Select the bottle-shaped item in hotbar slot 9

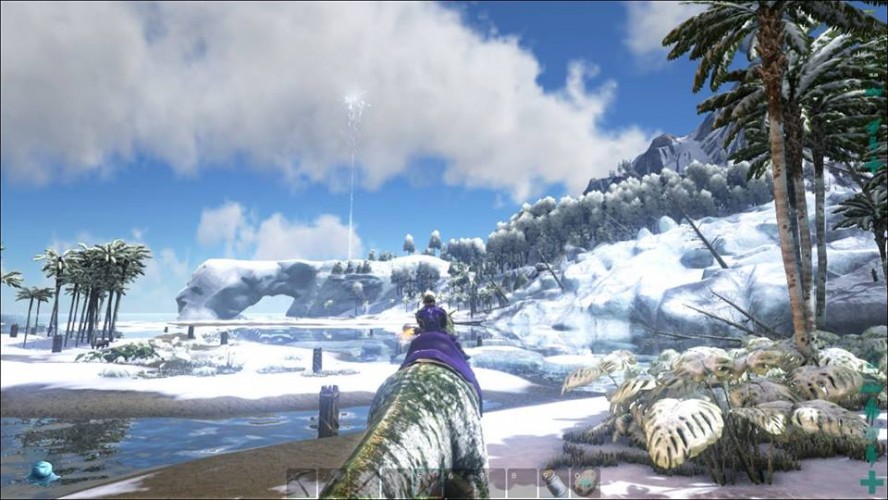[553, 482]
